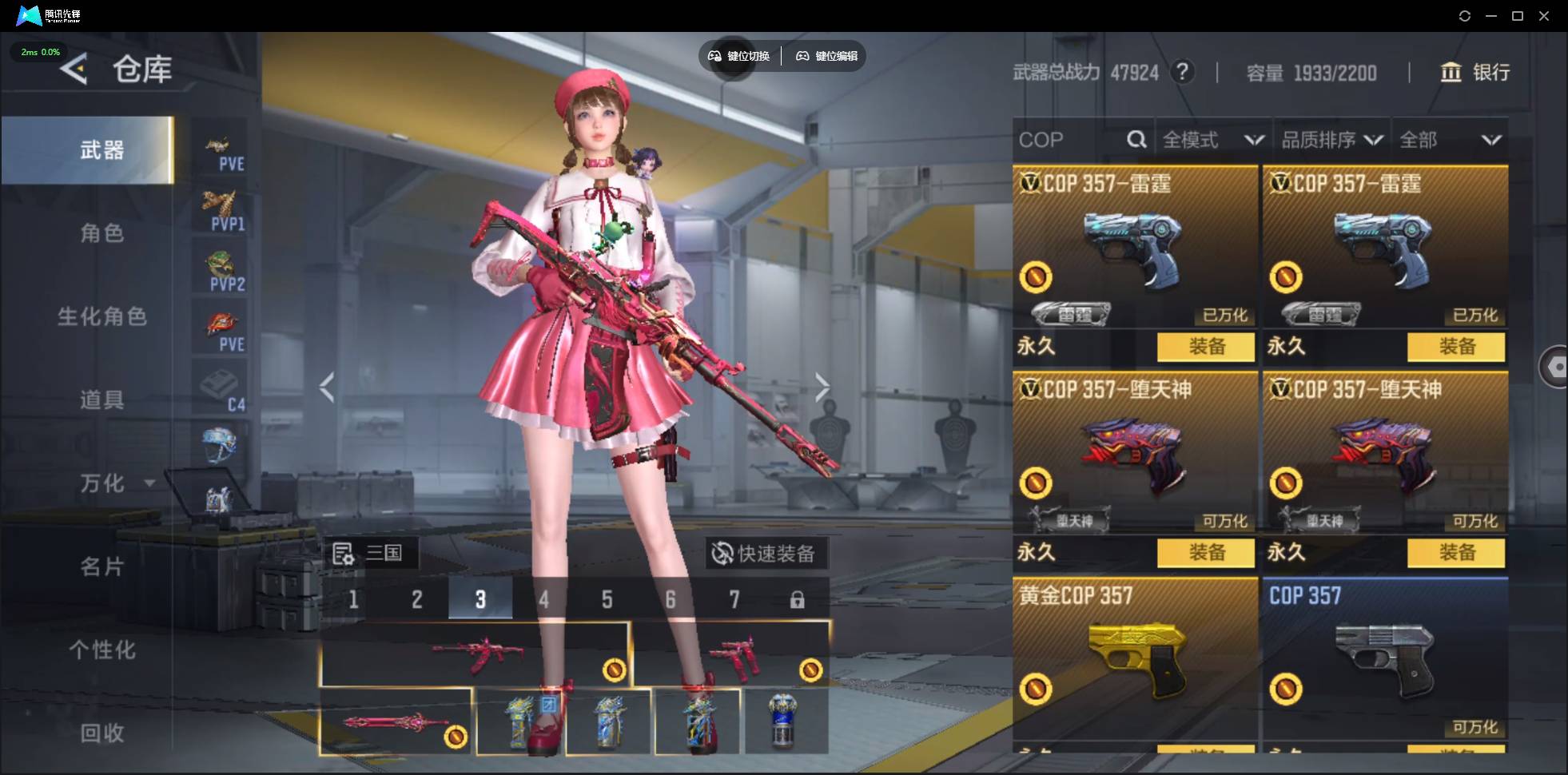Image resolution: width=1568 pixels, height=775 pixels.
Task: Open the 全模式 mode filter dropdown
Action: coord(1212,140)
